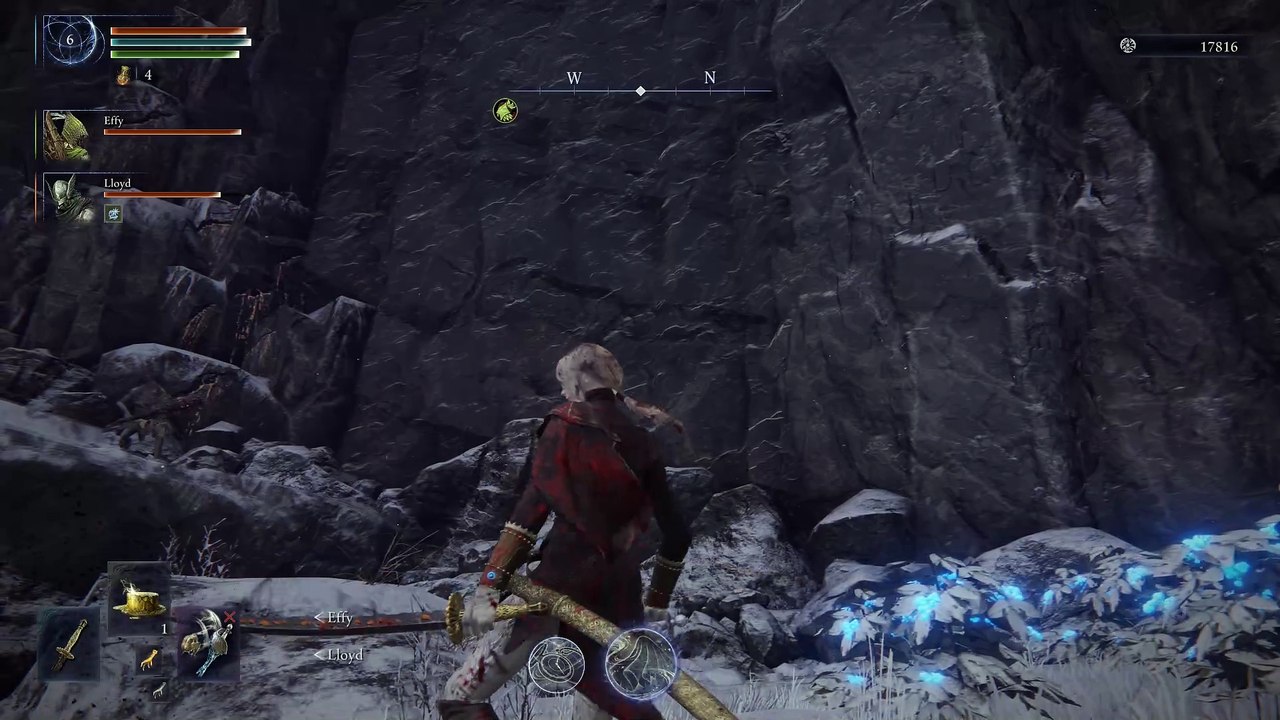Viewport: 1280px width, 720px height.
Task: Click the Effy off-screen name indicator
Action: [334, 618]
